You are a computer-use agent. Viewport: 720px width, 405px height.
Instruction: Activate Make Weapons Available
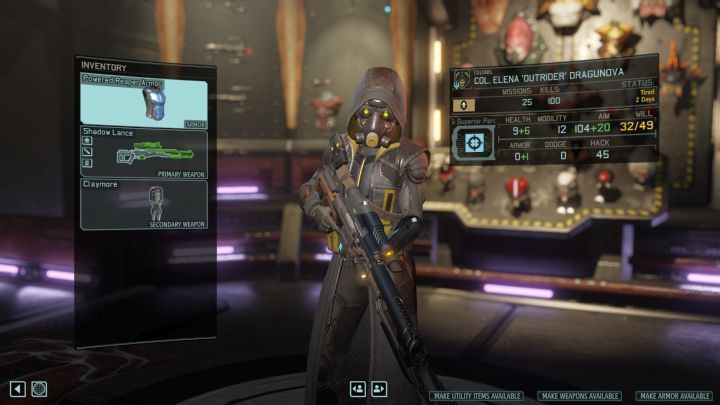579,396
